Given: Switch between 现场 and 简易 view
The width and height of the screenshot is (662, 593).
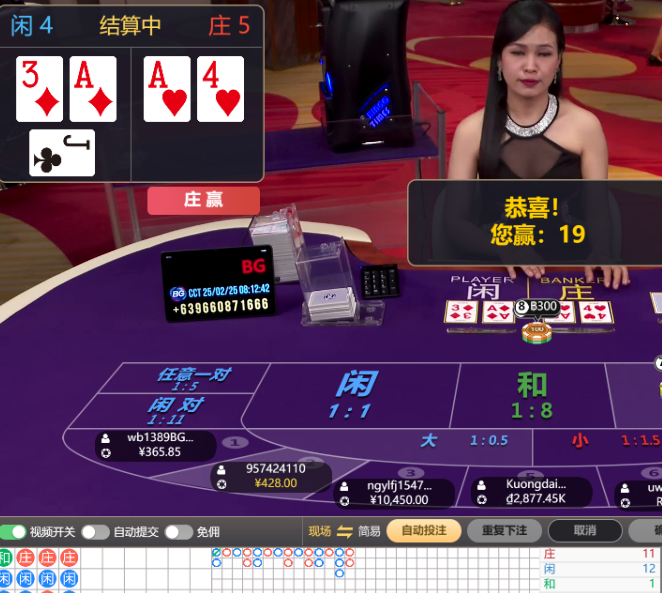Looking at the screenshot, I should click(x=344, y=531).
